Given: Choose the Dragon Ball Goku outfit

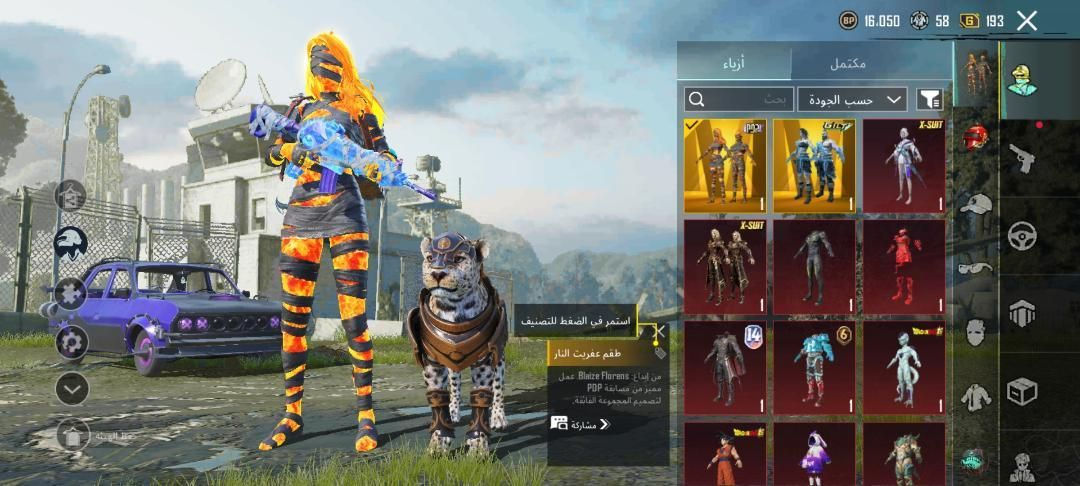Looking at the screenshot, I should click(x=725, y=454).
